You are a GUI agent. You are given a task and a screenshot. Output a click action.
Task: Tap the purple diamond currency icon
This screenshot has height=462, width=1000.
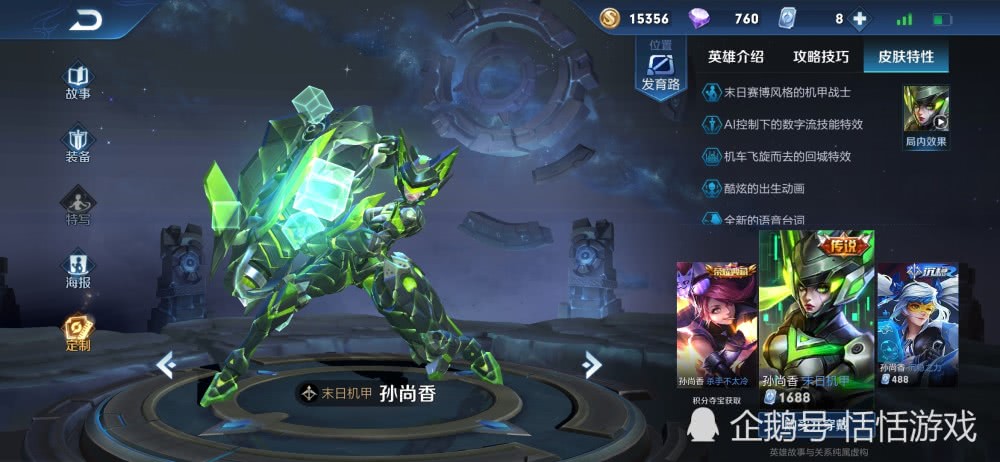[699, 19]
